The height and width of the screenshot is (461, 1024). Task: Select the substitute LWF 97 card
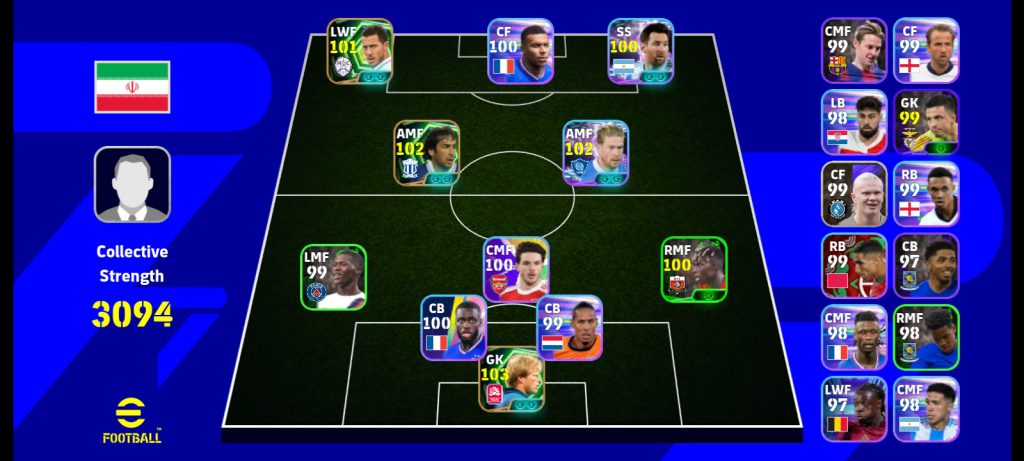point(854,409)
